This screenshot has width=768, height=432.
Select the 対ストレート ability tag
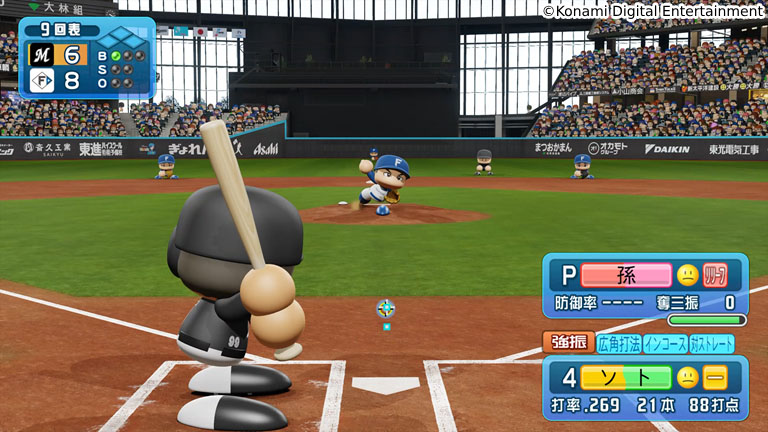pos(712,344)
